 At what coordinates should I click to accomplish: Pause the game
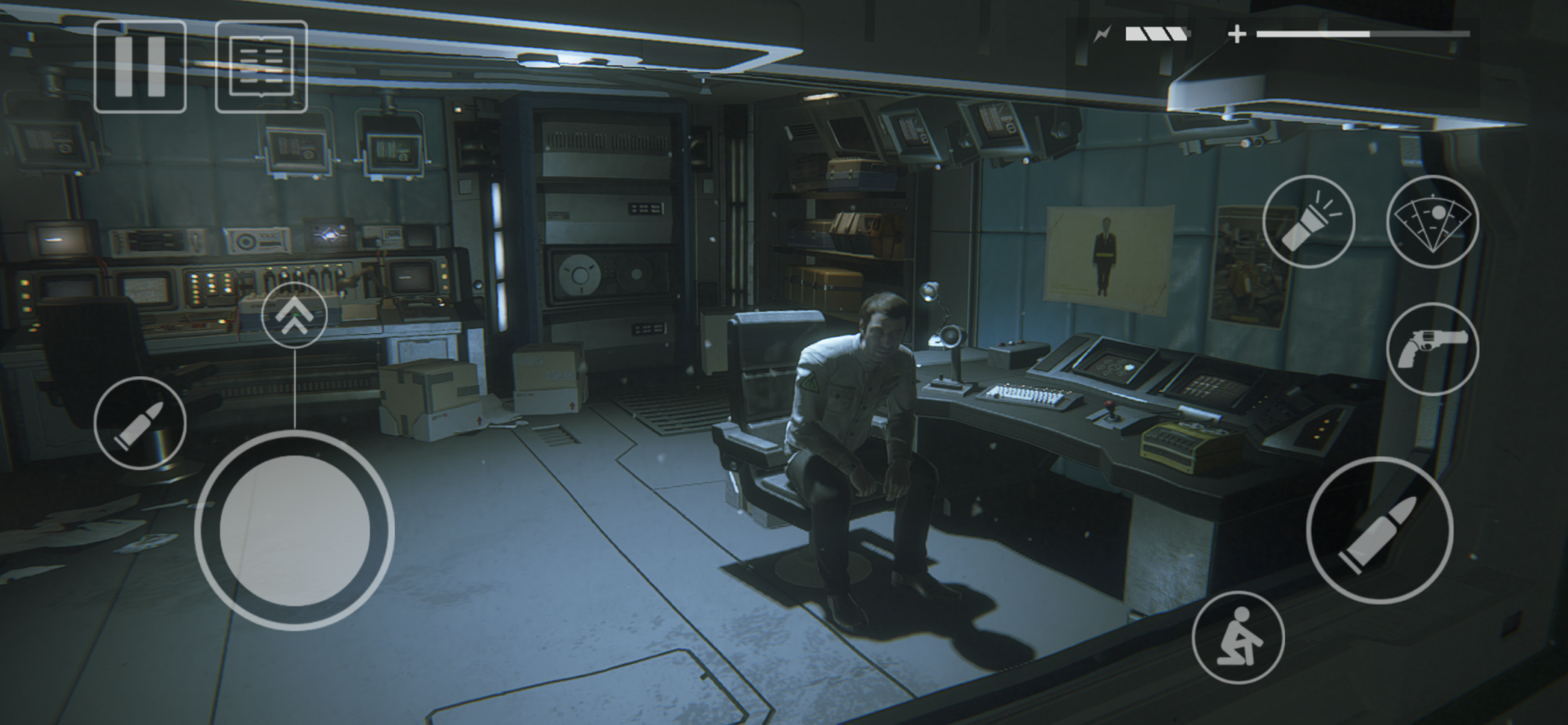pos(140,67)
